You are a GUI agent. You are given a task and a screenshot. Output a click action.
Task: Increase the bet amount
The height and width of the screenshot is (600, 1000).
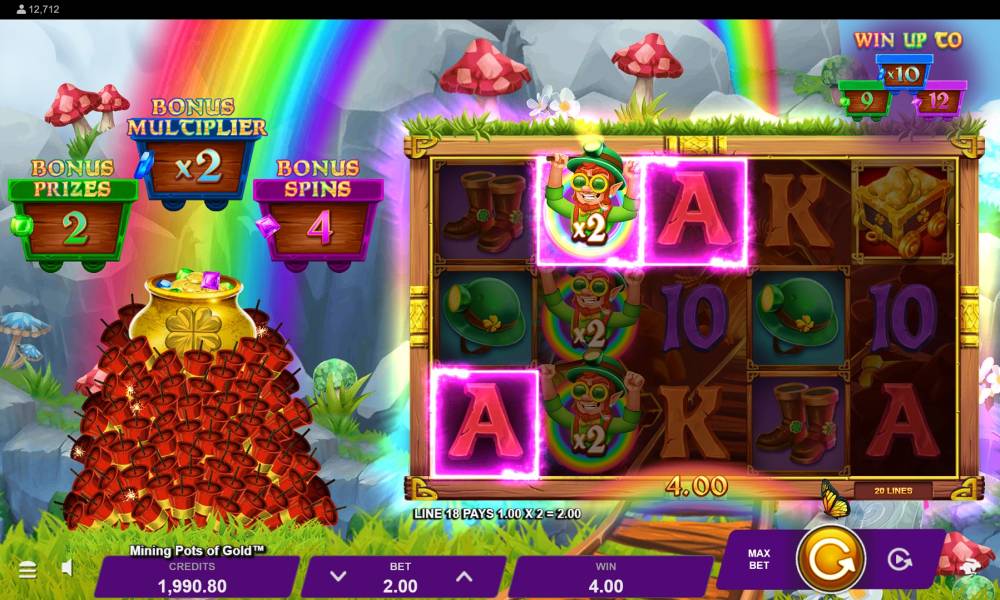(x=464, y=576)
